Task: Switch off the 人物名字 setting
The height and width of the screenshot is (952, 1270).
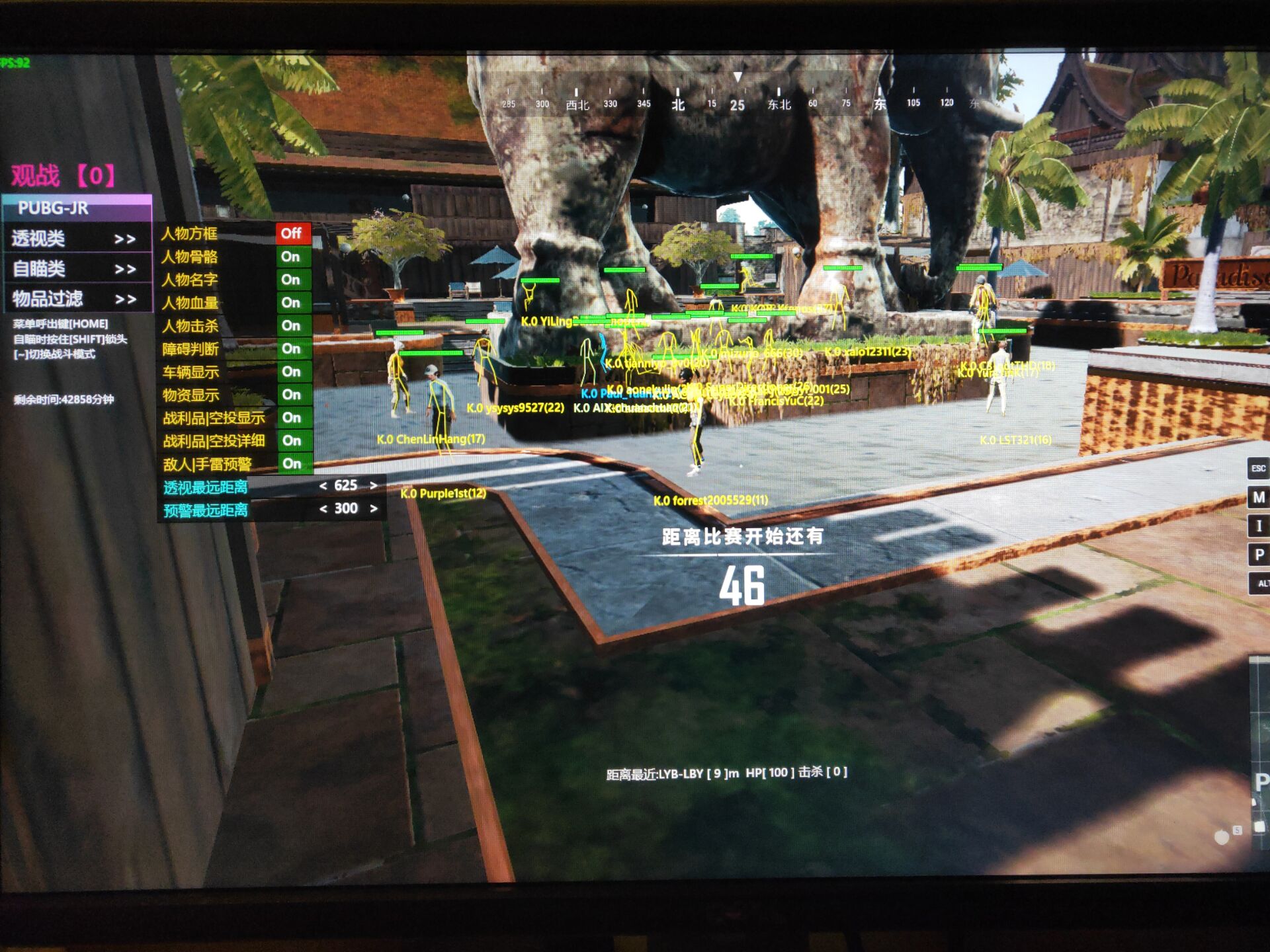Action: point(292,280)
